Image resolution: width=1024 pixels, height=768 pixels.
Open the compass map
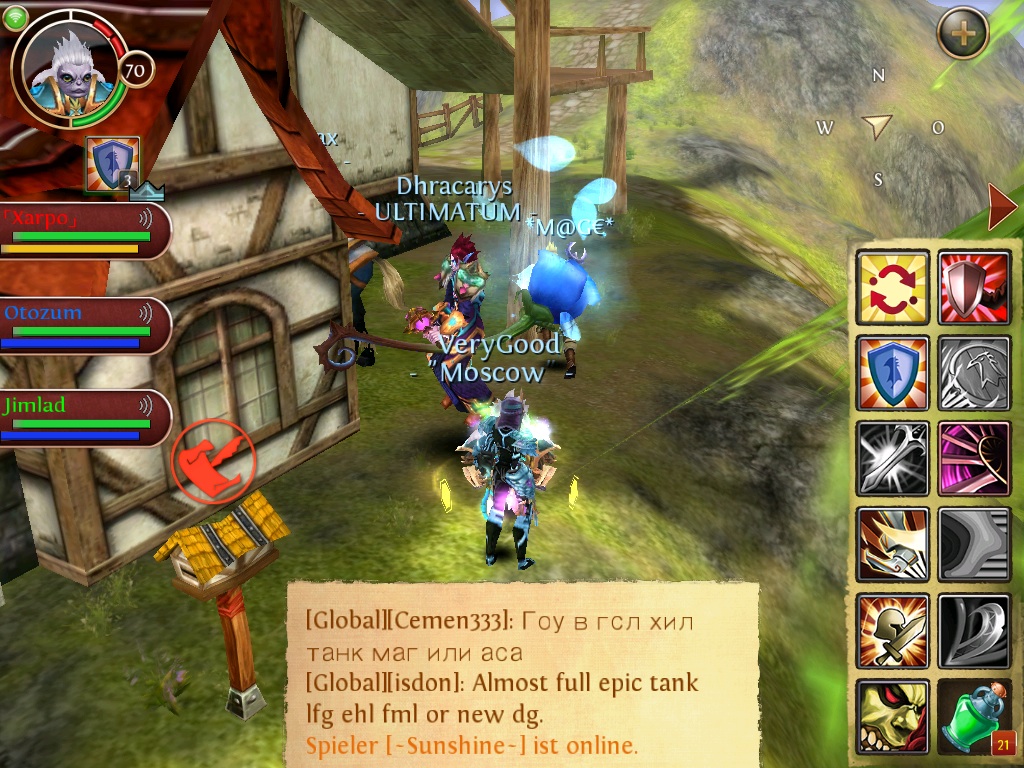877,127
